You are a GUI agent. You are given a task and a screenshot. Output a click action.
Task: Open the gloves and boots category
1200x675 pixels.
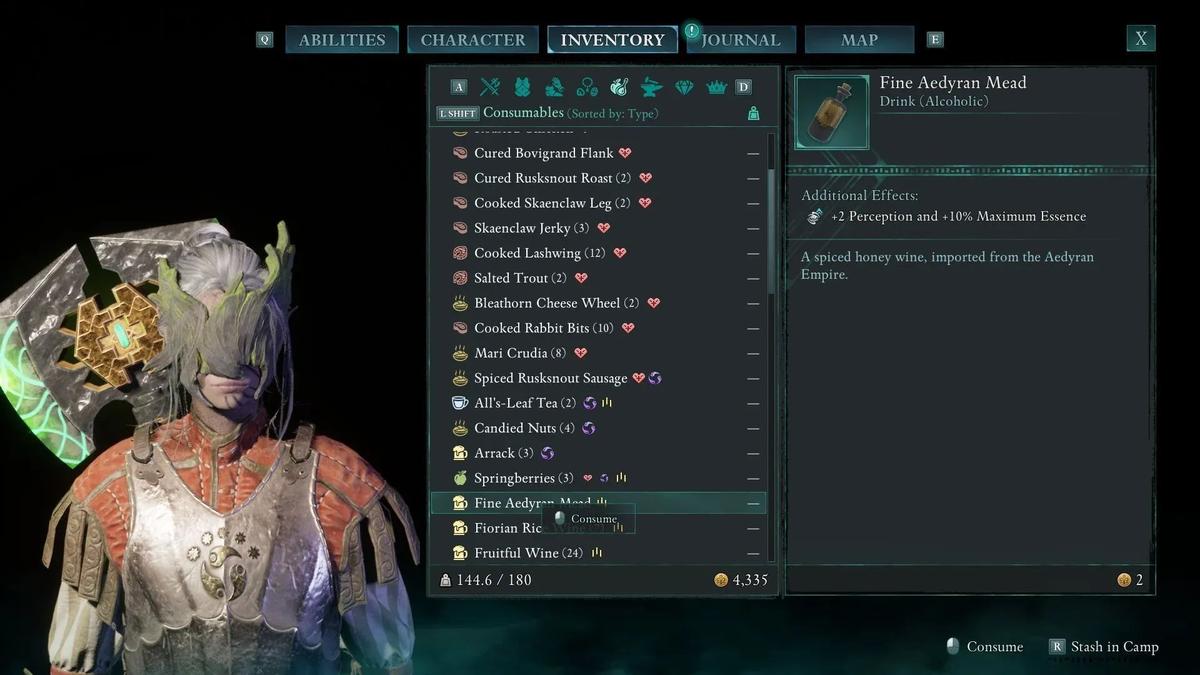point(554,87)
